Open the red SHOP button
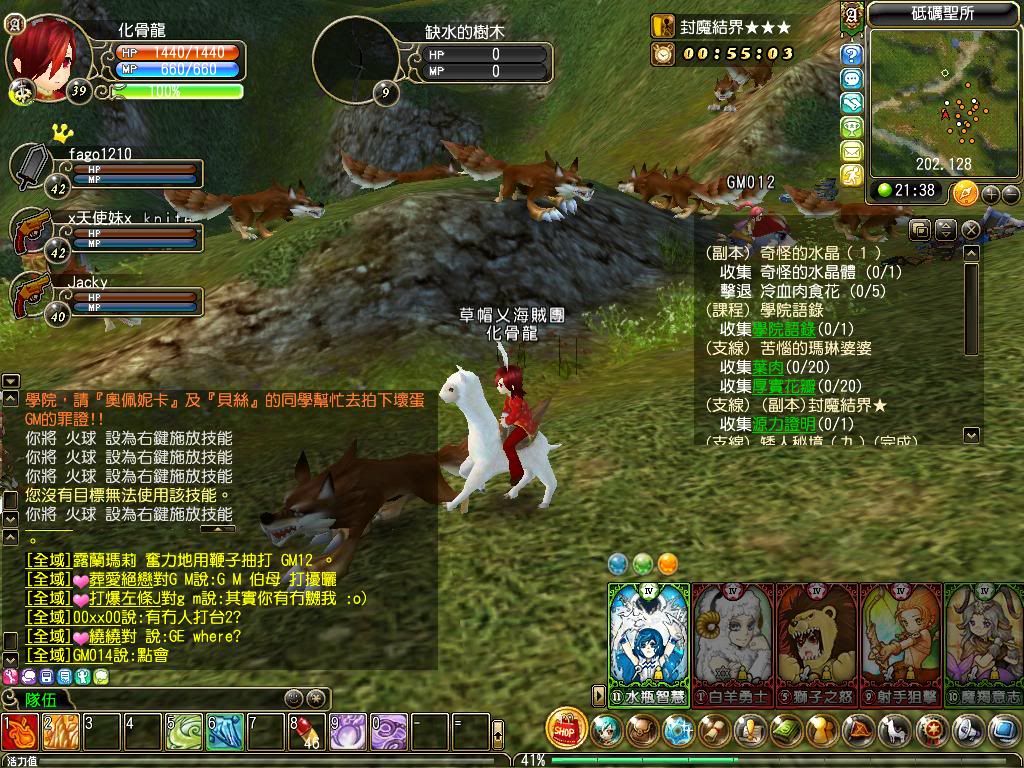Image resolution: width=1024 pixels, height=768 pixels. (566, 729)
